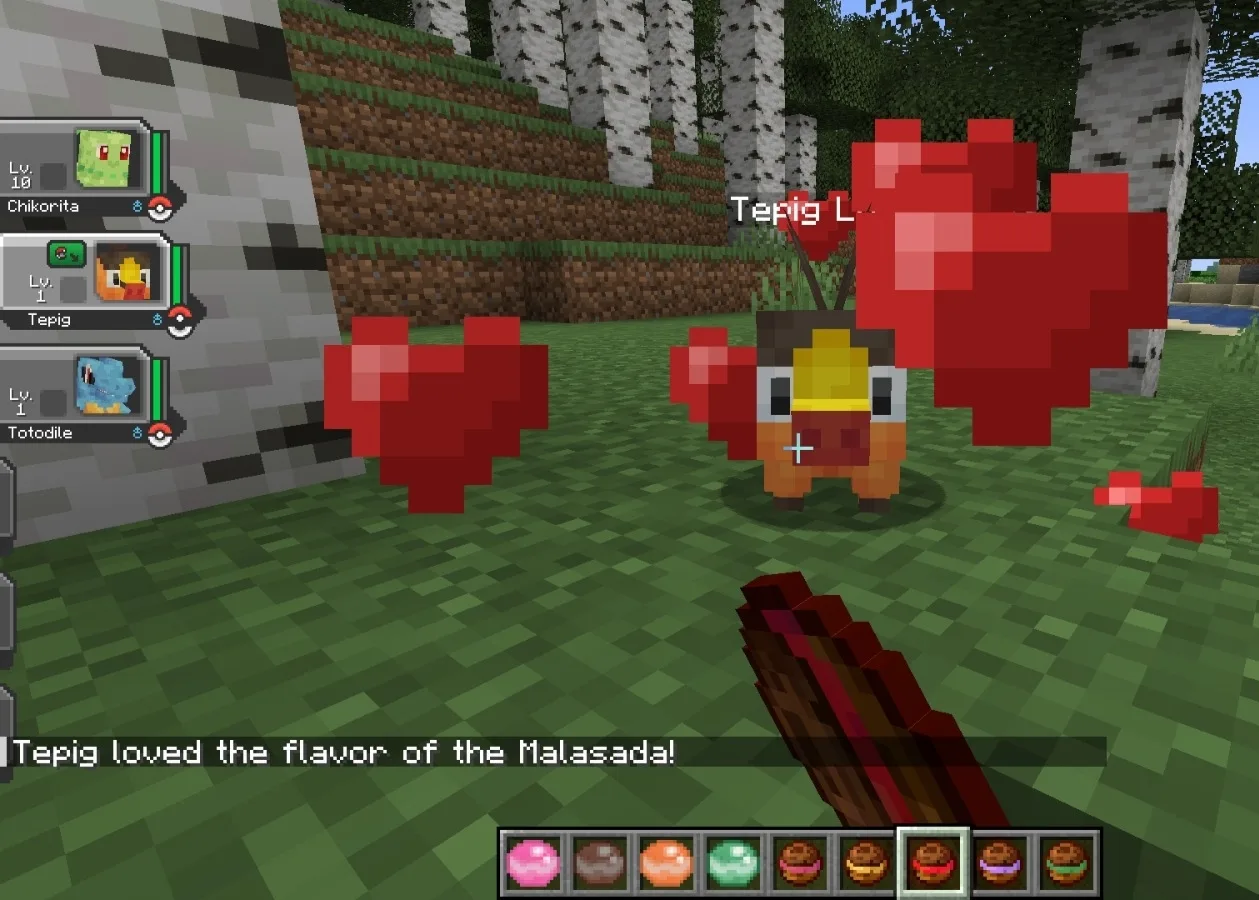
Task: Select the green-filled Malasada hotbar slot
Action: 1066,862
